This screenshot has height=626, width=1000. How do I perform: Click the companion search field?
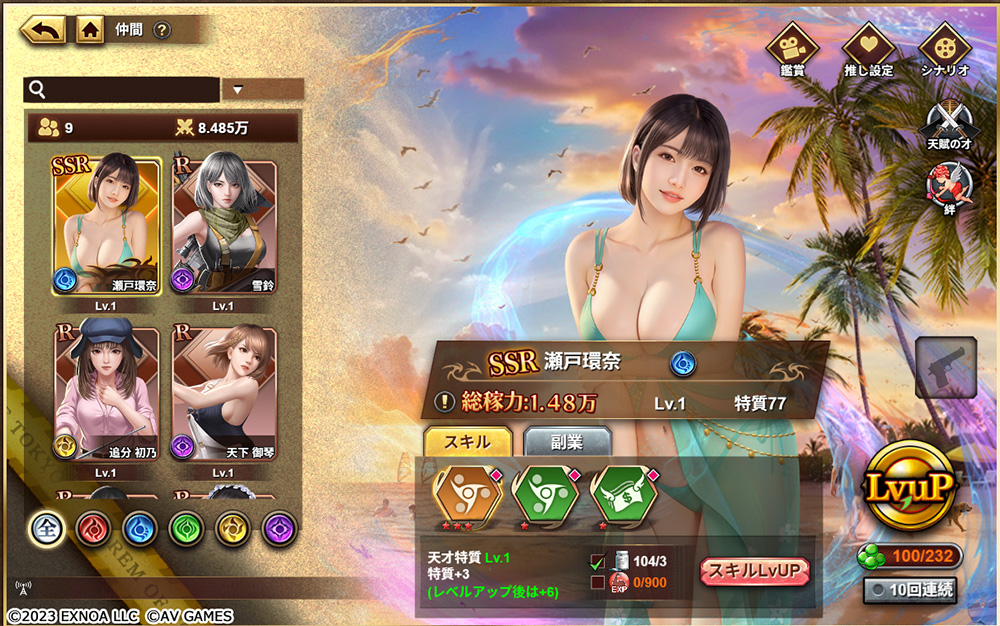coord(122,90)
